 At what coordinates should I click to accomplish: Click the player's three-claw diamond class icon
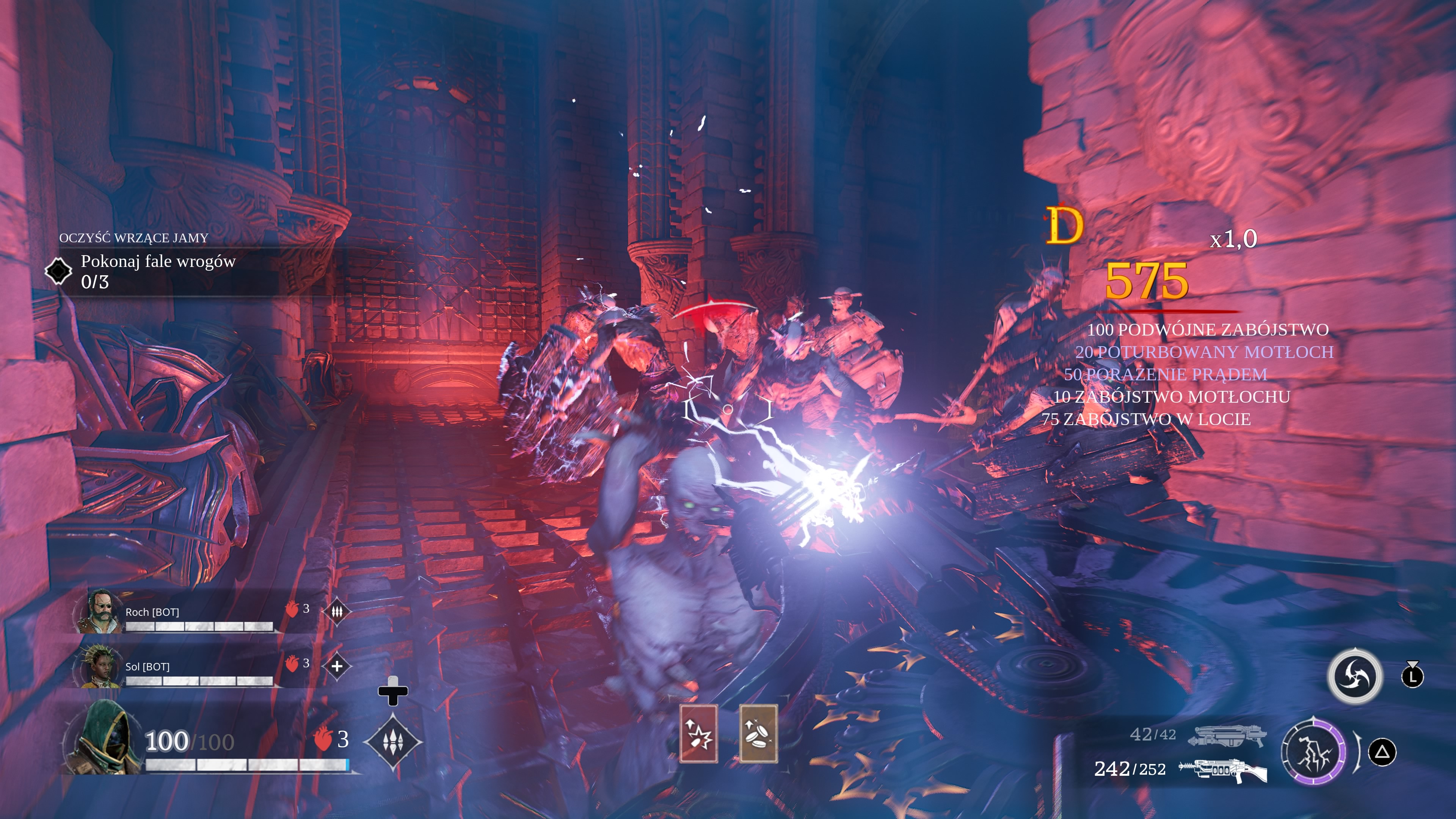tap(392, 741)
